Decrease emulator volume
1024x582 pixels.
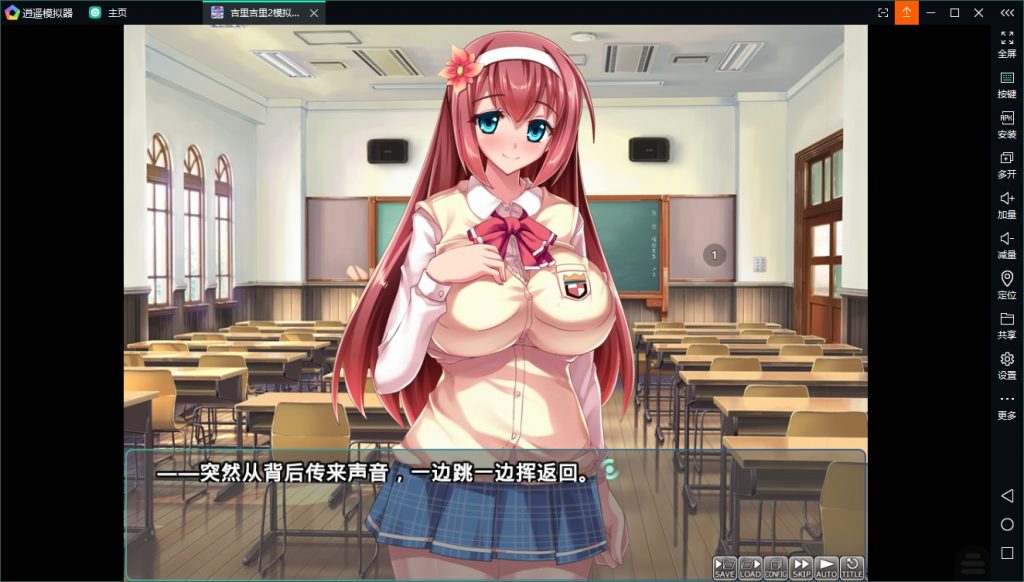[1007, 243]
